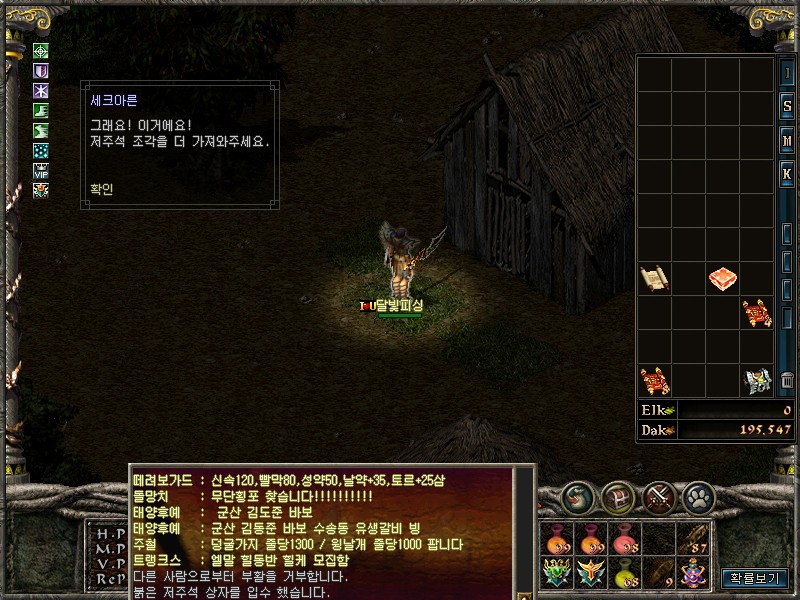The image size is (800, 600).
Task: Switch to the S side tab
Action: pos(788,107)
